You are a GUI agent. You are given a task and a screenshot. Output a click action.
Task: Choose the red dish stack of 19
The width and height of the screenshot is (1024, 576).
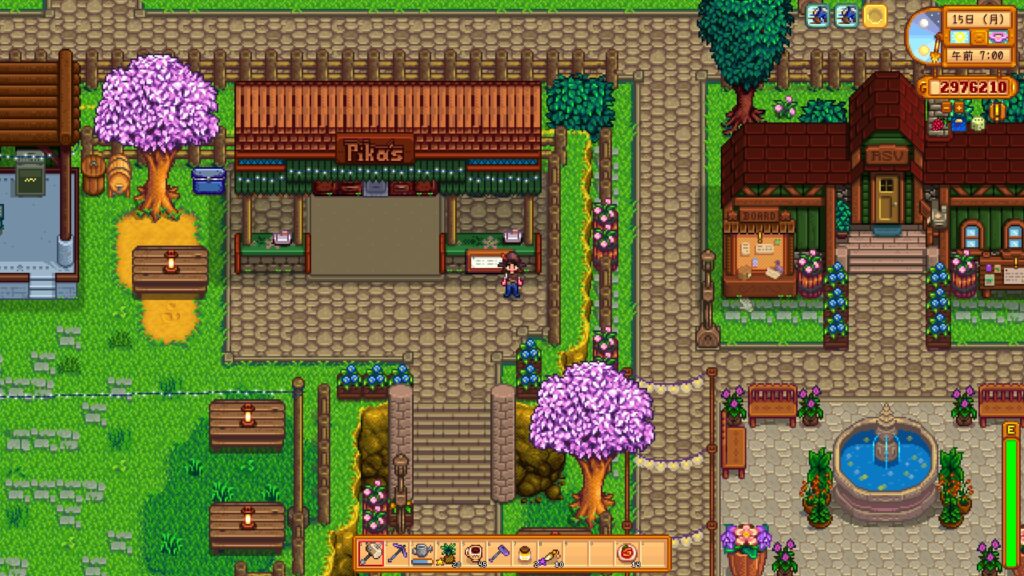click(x=628, y=553)
